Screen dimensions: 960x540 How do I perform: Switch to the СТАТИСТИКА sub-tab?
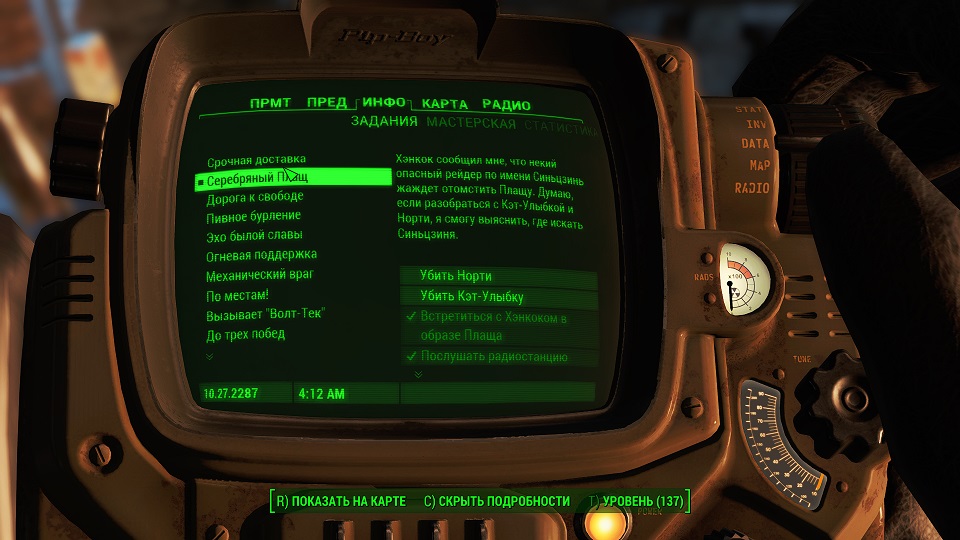563,129
